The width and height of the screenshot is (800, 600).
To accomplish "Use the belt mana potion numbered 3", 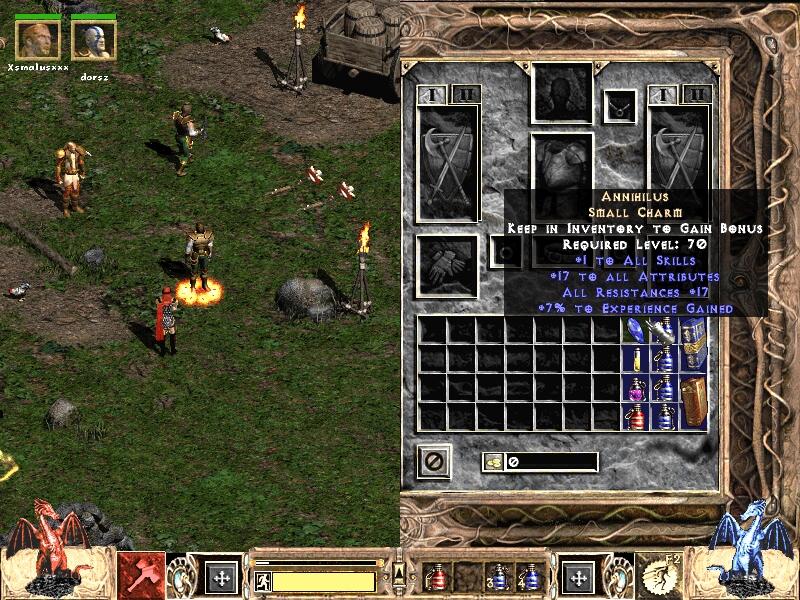I will click(x=497, y=577).
